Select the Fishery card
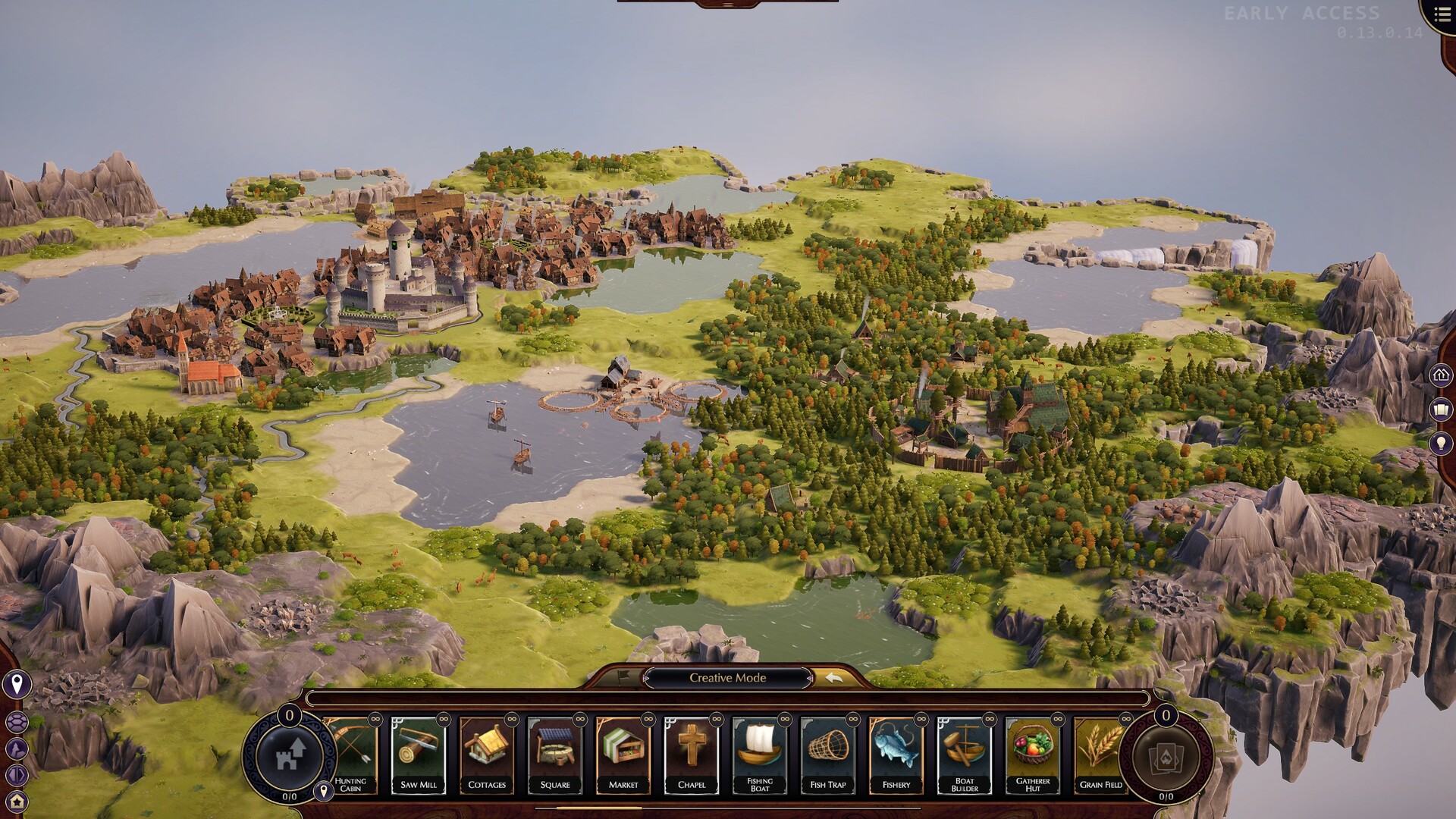This screenshot has width=1456, height=819. point(896,755)
